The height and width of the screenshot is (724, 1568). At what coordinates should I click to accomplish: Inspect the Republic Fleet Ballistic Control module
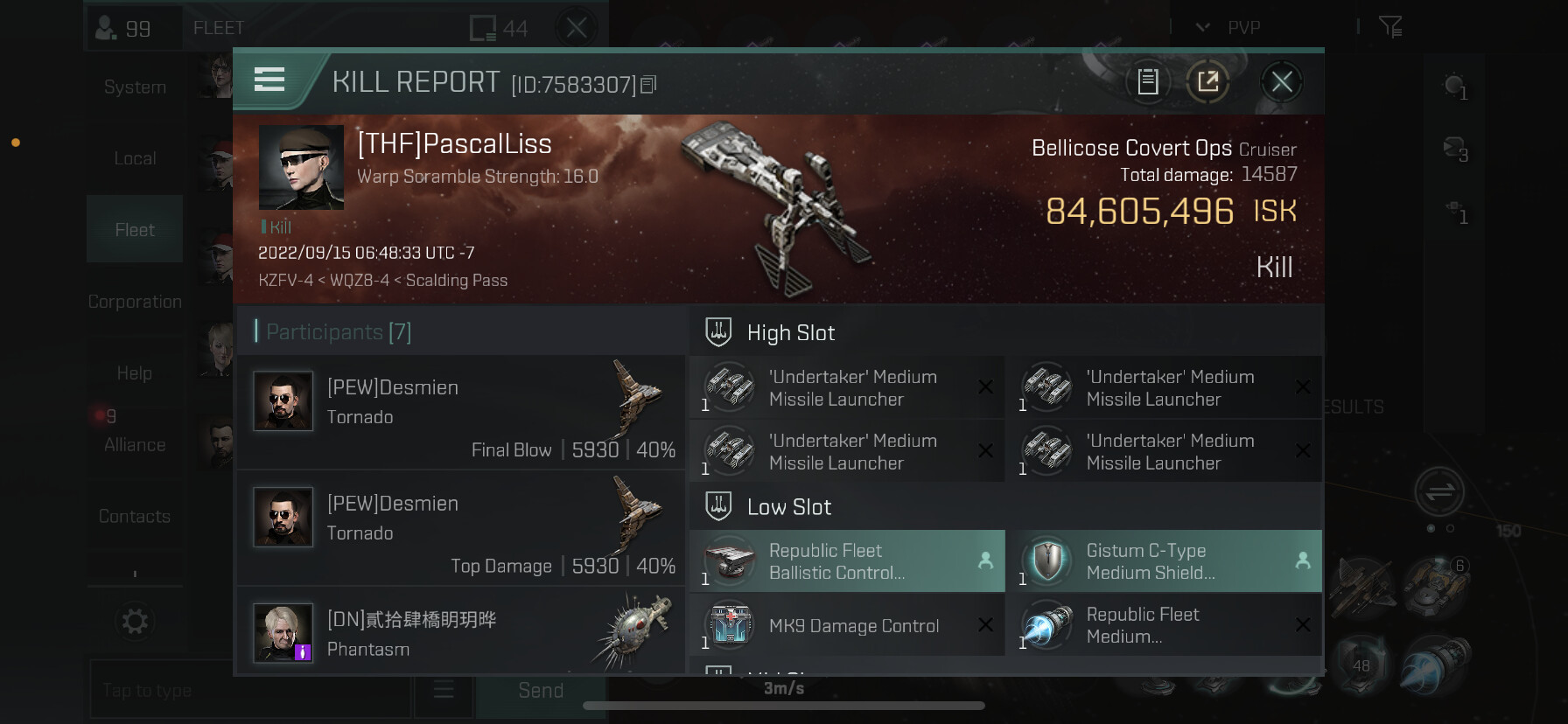point(847,561)
